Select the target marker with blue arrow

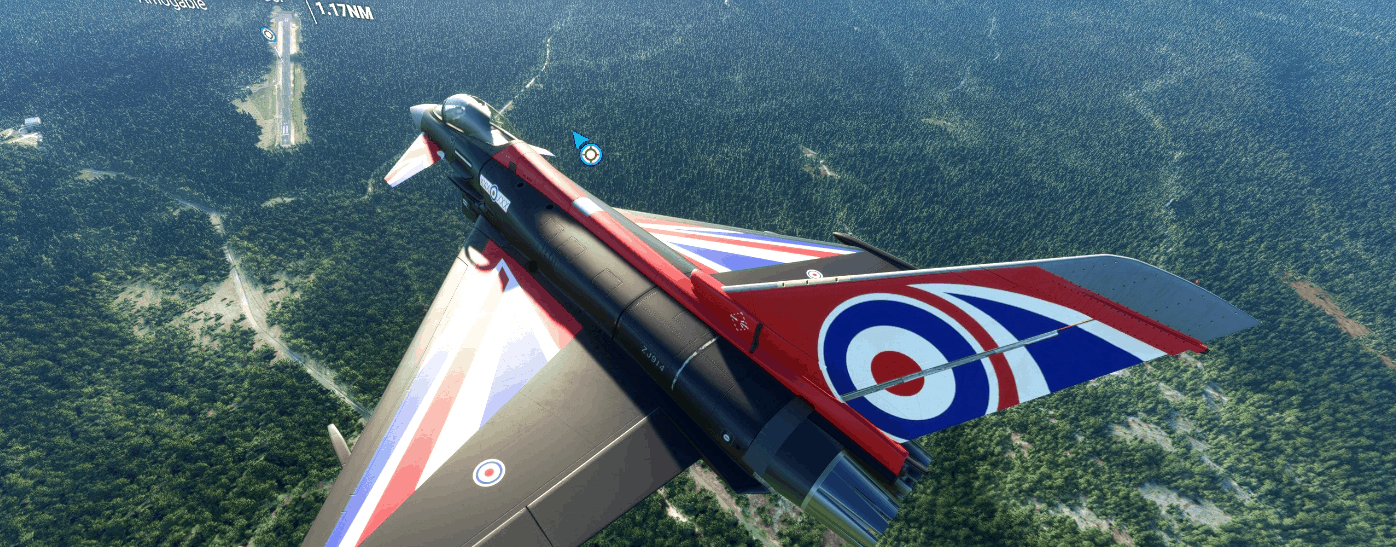point(590,154)
